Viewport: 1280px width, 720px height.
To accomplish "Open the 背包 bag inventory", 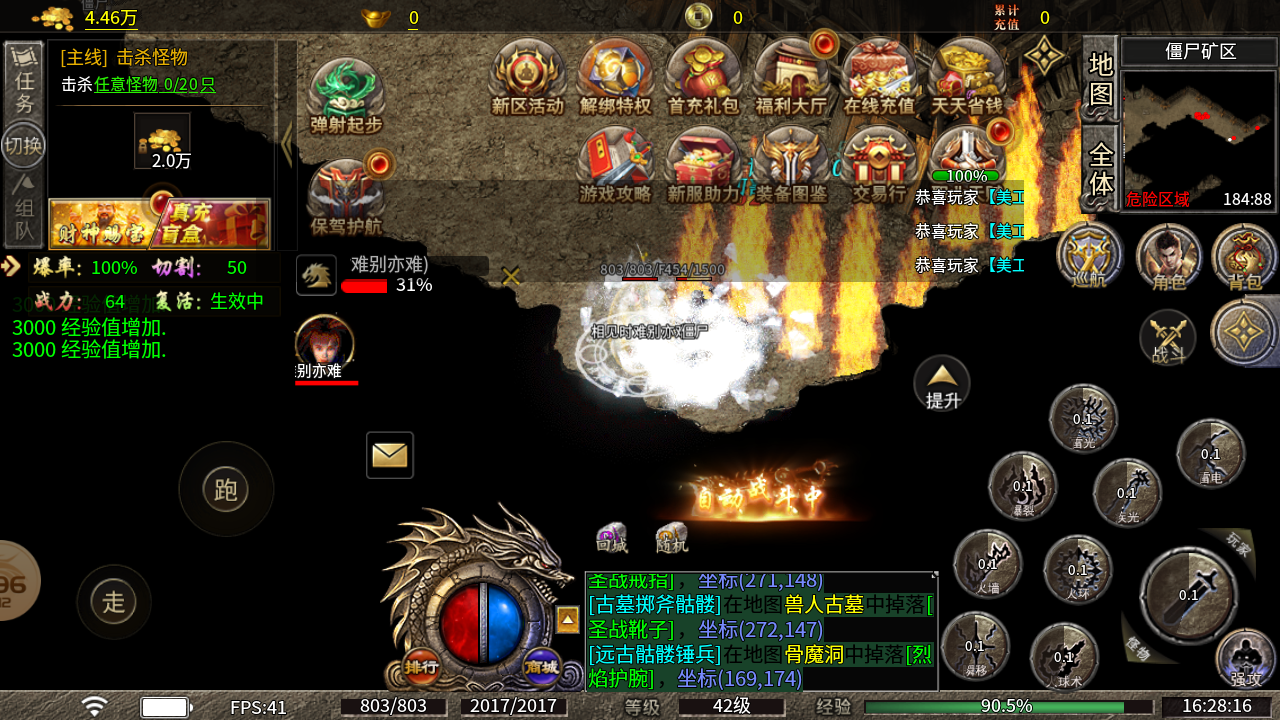I will click(x=1244, y=255).
